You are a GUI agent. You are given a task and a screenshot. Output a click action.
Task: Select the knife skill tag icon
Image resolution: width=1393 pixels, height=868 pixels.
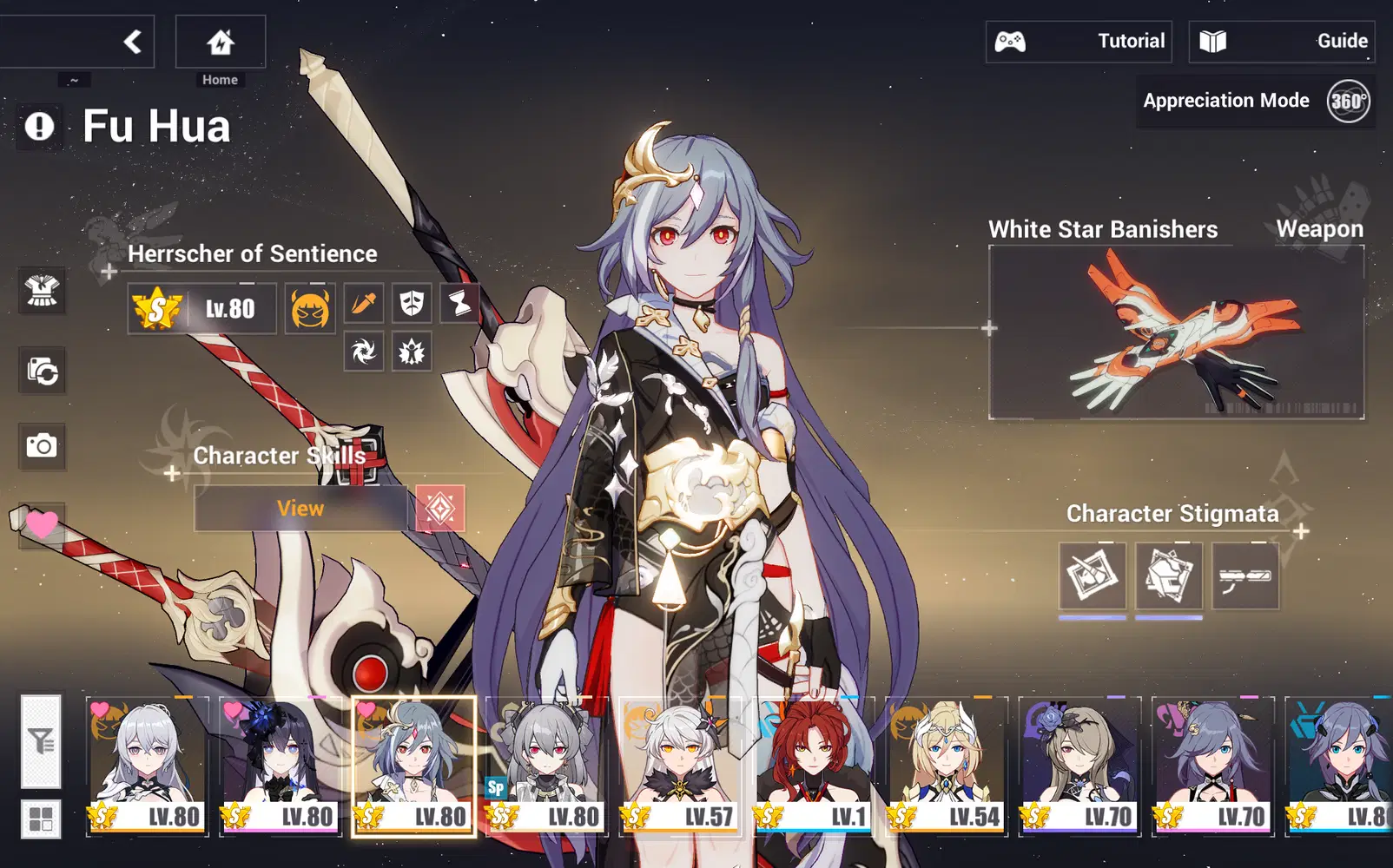[x=363, y=300]
